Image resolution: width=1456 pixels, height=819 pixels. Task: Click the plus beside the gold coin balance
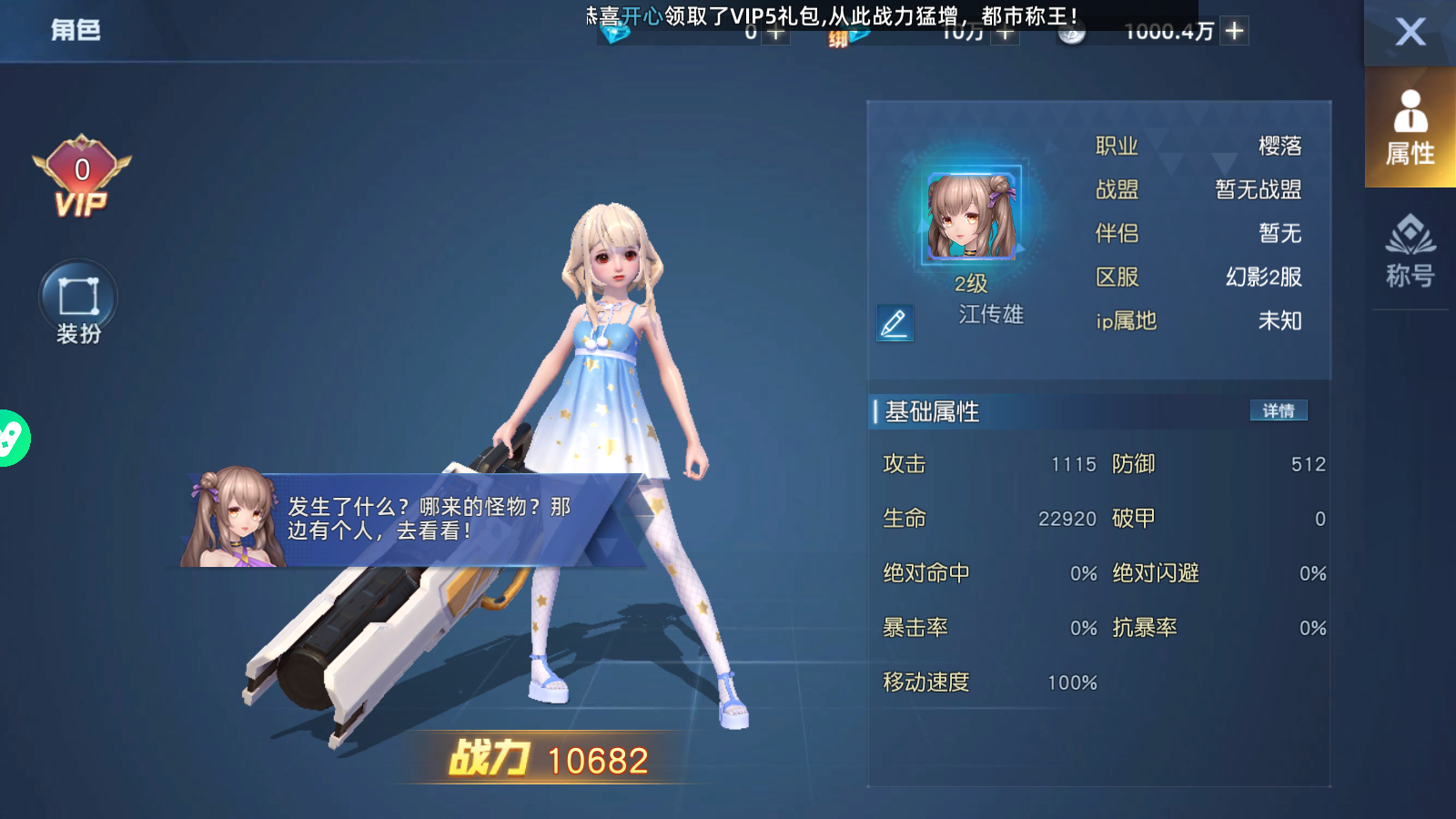point(1233,30)
